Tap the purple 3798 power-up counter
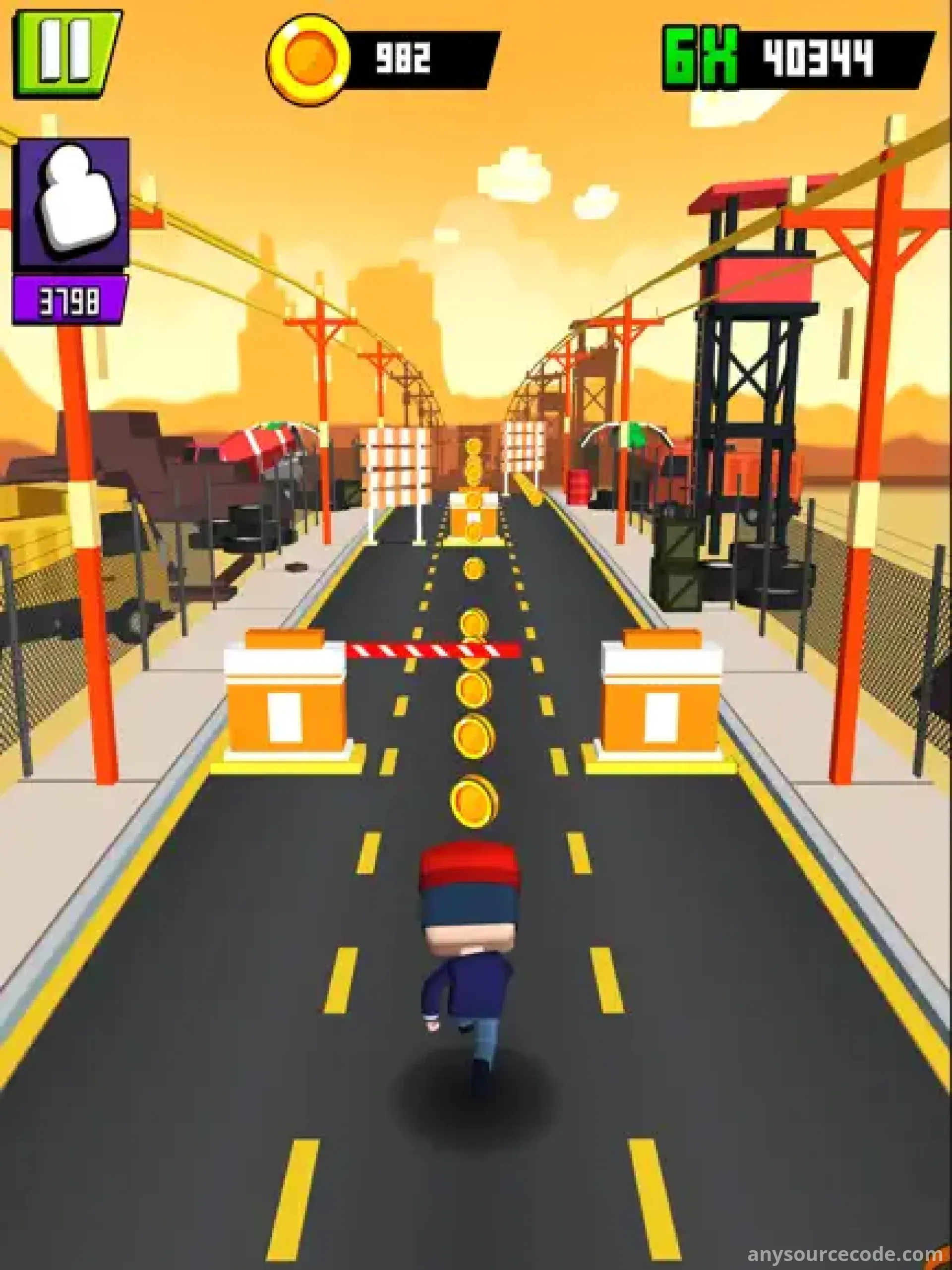This screenshot has height=1270, width=952. 69,299
